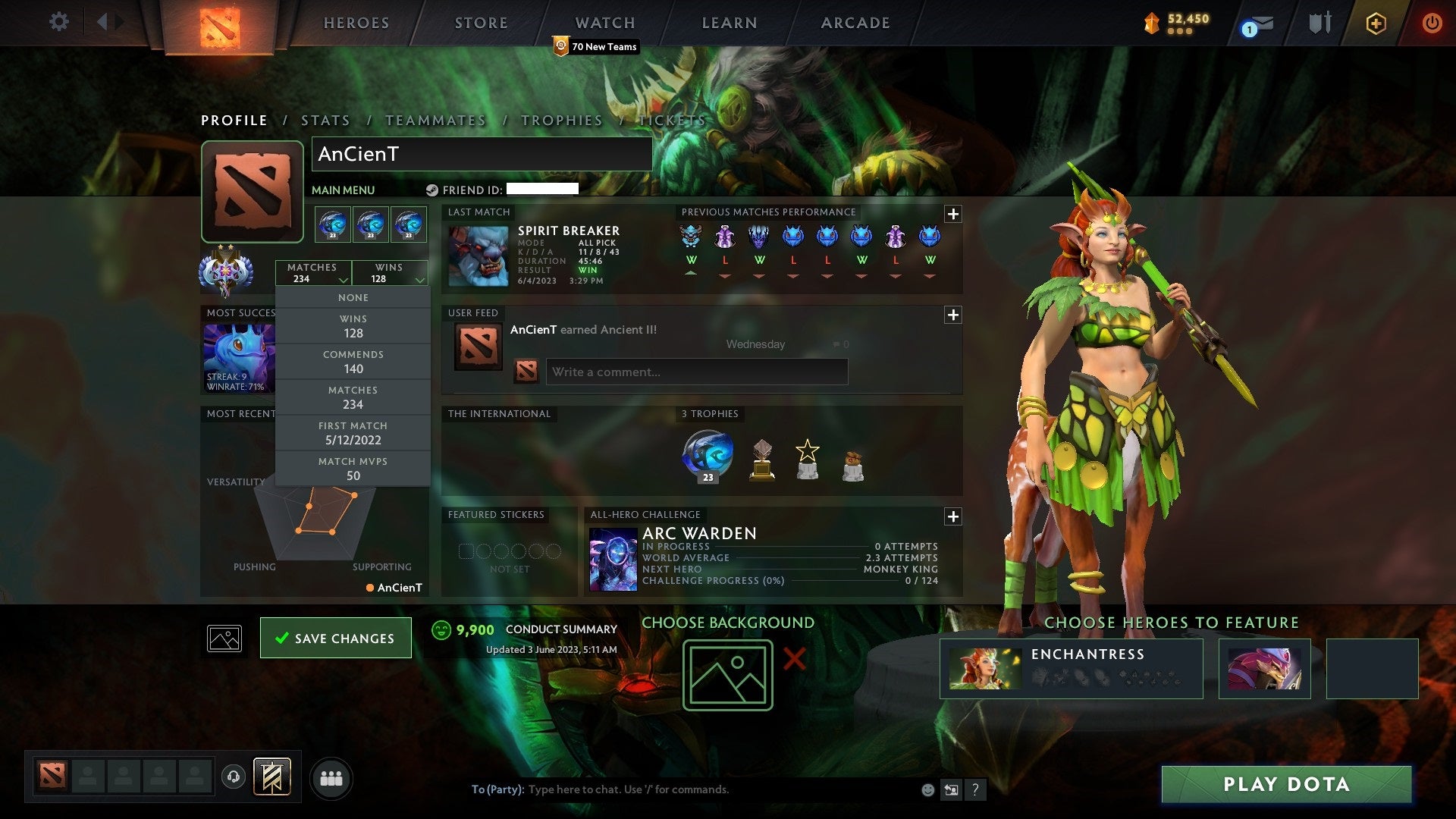Open the WINS dropdown chevron
This screenshot has width=1456, height=819.
tap(420, 278)
